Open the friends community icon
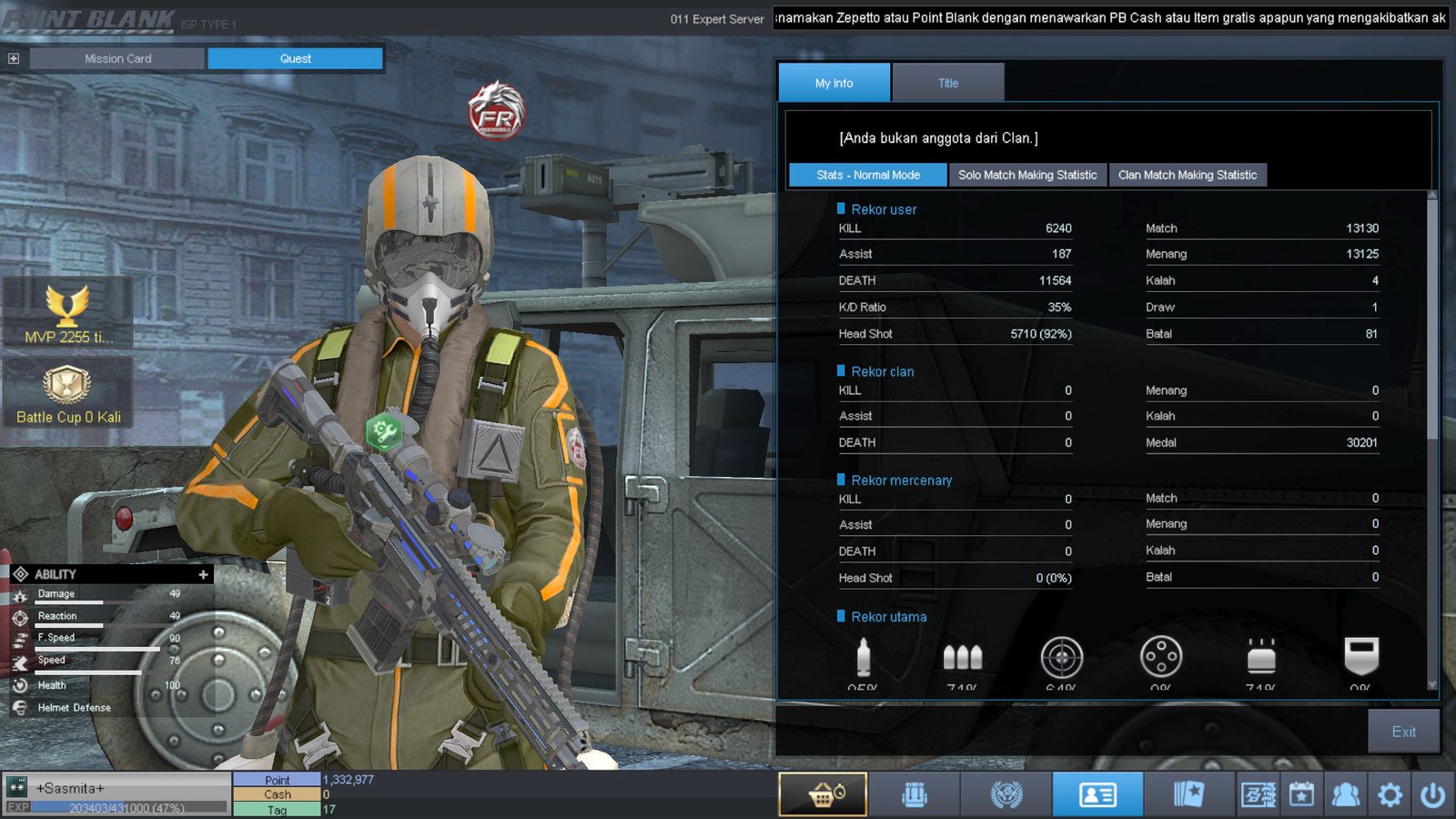The width and height of the screenshot is (1456, 819). pyautogui.click(x=1345, y=794)
